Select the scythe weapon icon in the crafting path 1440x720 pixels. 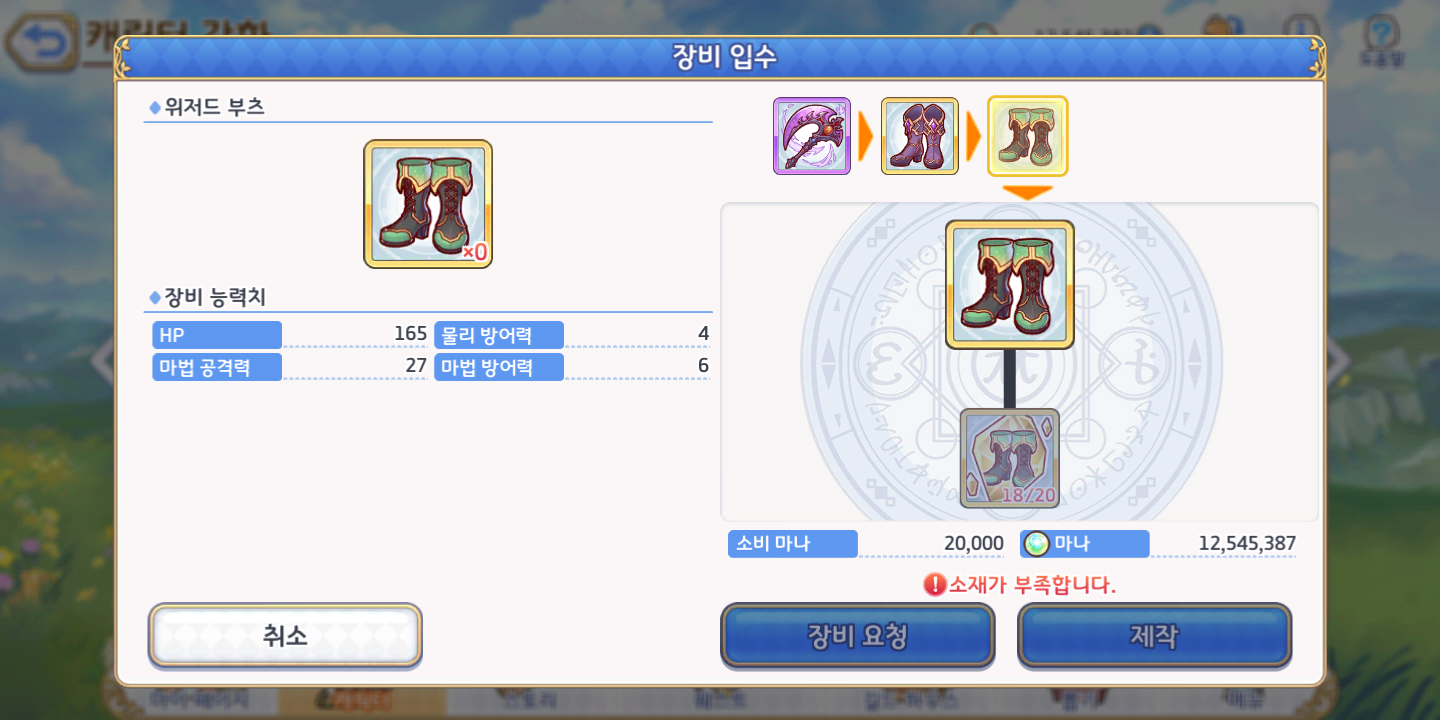pos(811,135)
